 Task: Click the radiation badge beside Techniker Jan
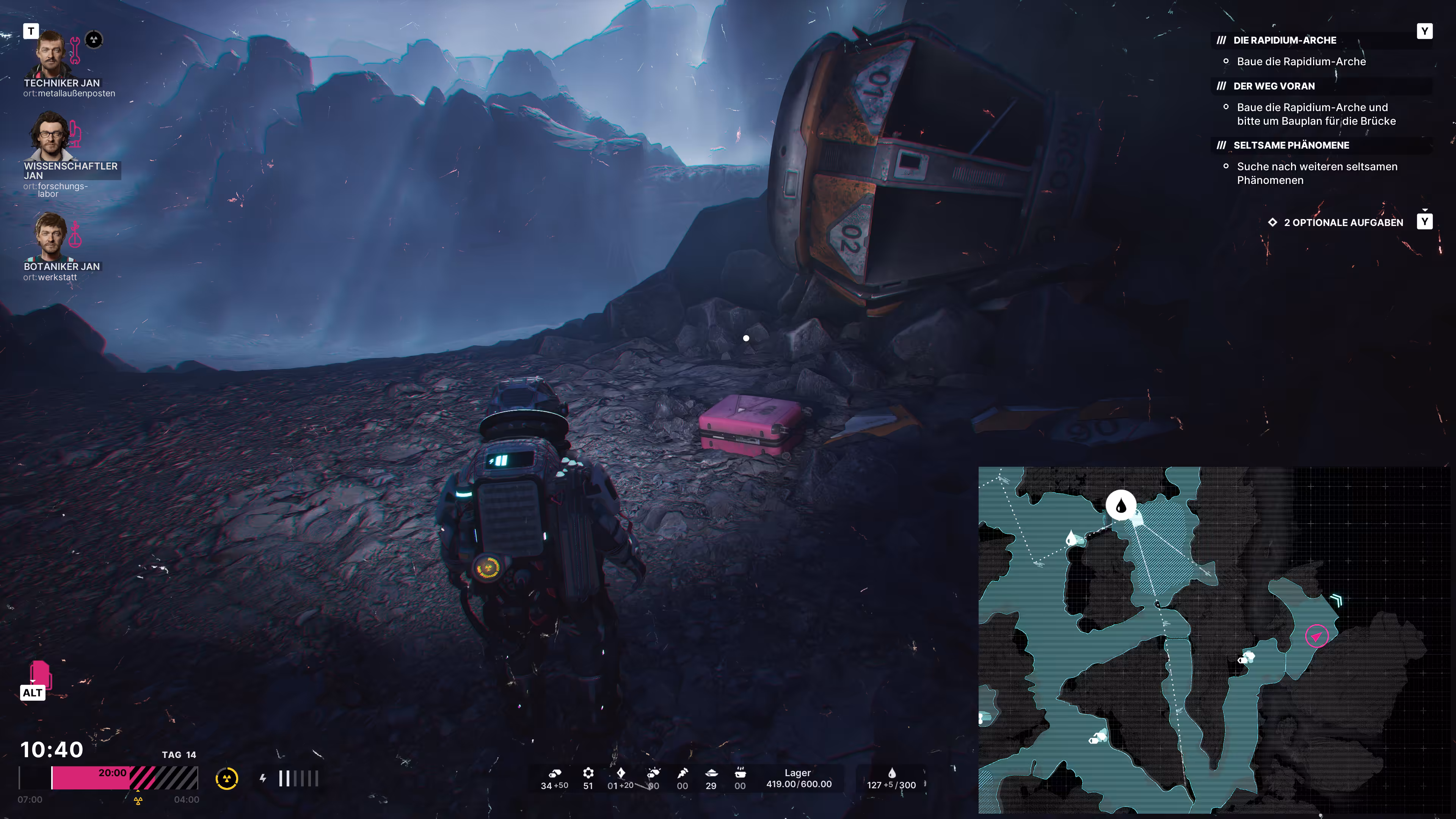(x=94, y=39)
